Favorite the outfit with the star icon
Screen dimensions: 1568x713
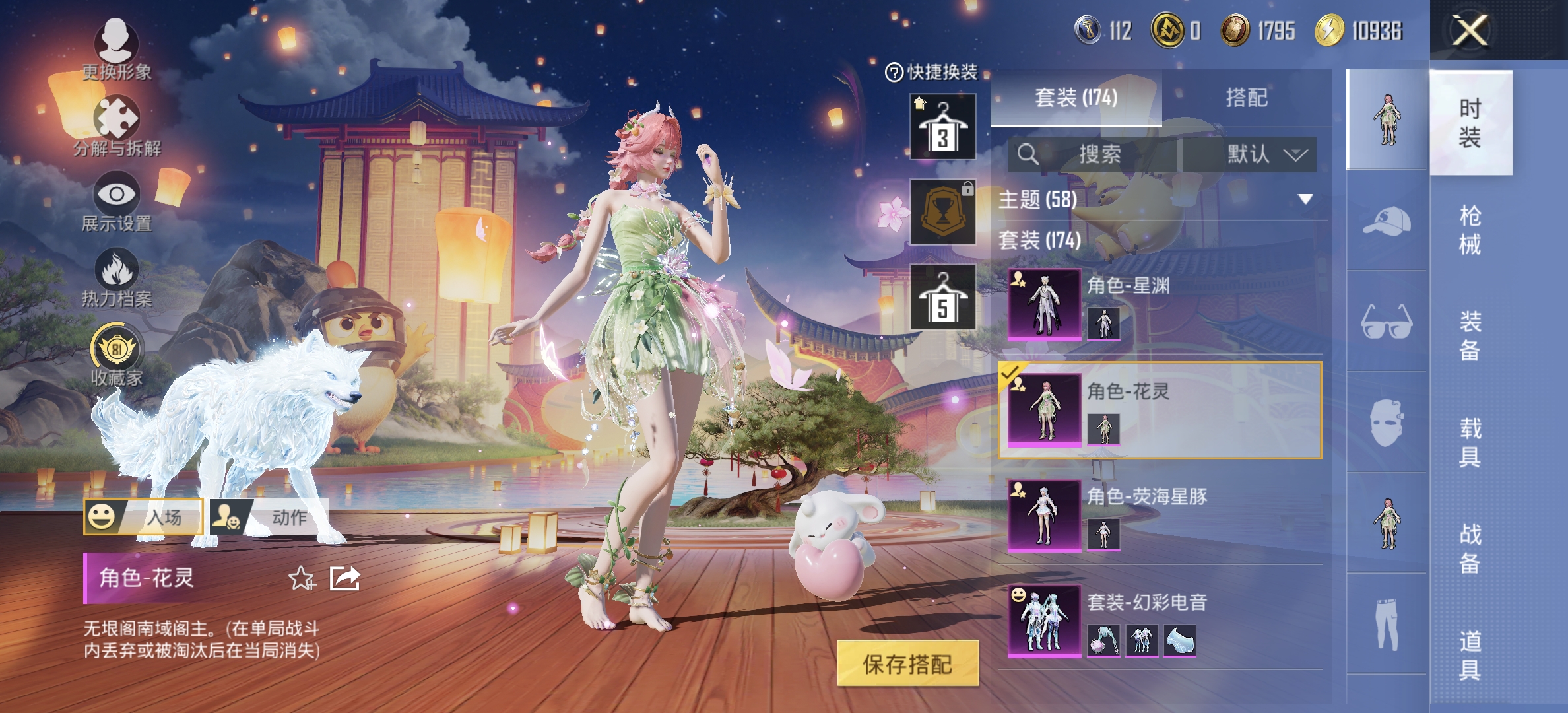tap(302, 578)
